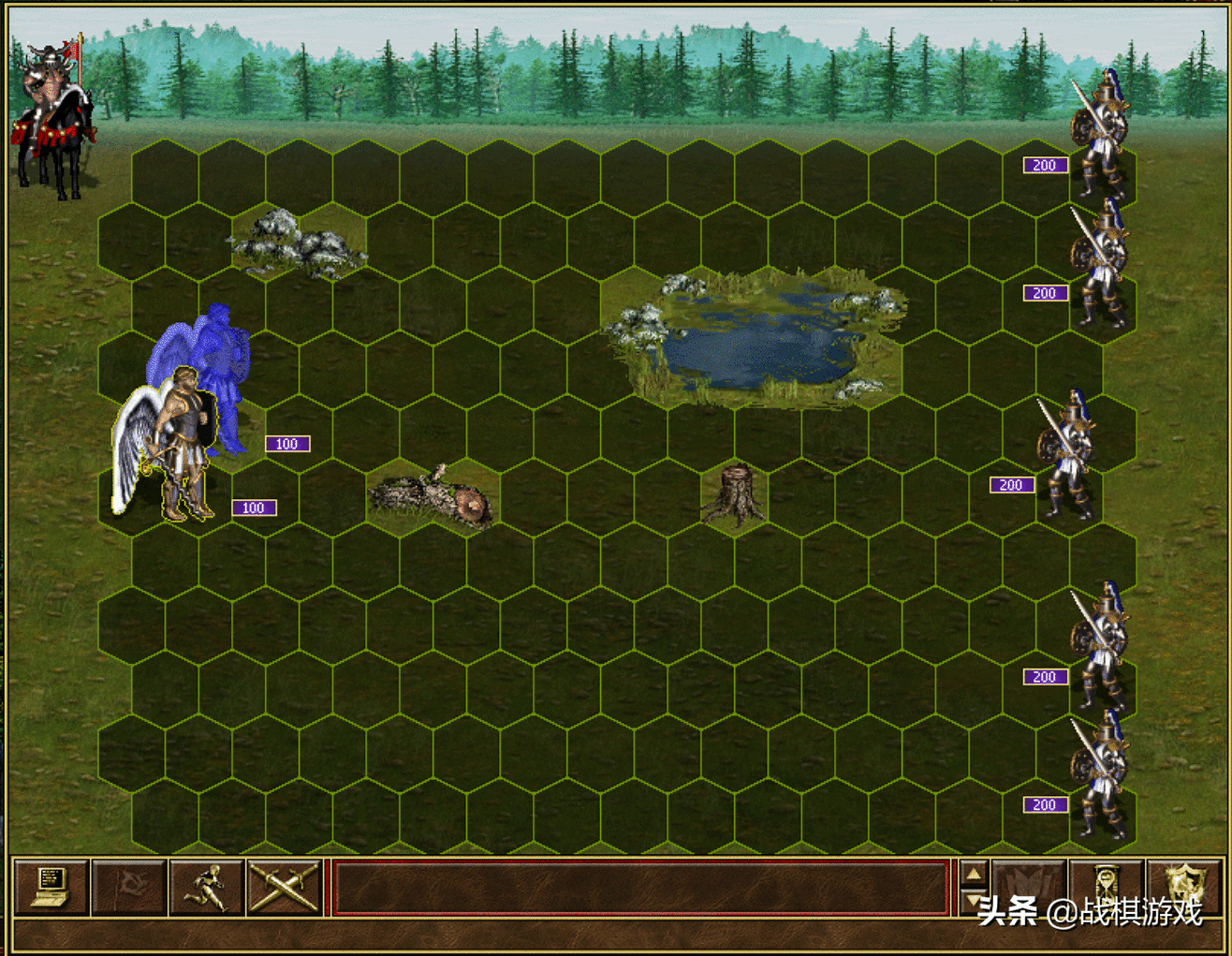
Task: Make the unit wait with the hourglass
Action: tap(1106, 887)
